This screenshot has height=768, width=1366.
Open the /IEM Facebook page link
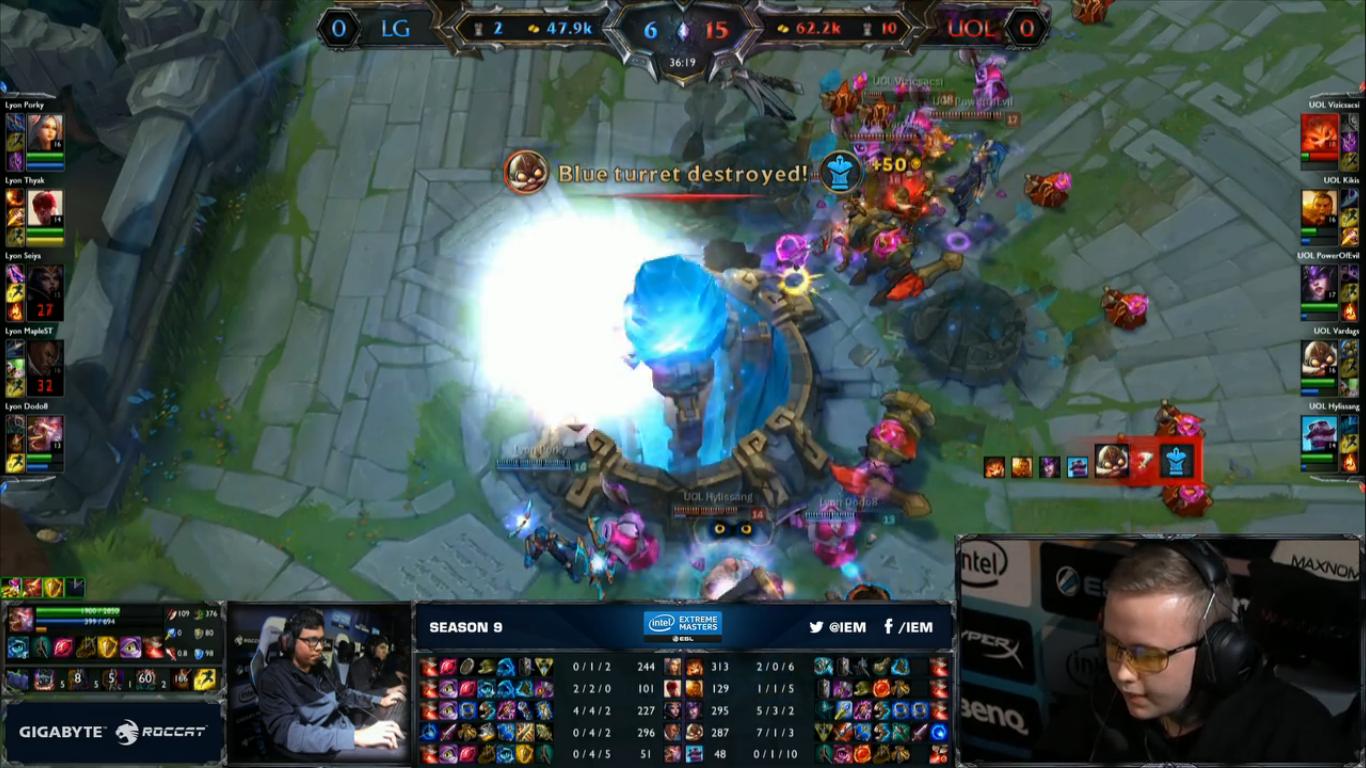[x=917, y=626]
